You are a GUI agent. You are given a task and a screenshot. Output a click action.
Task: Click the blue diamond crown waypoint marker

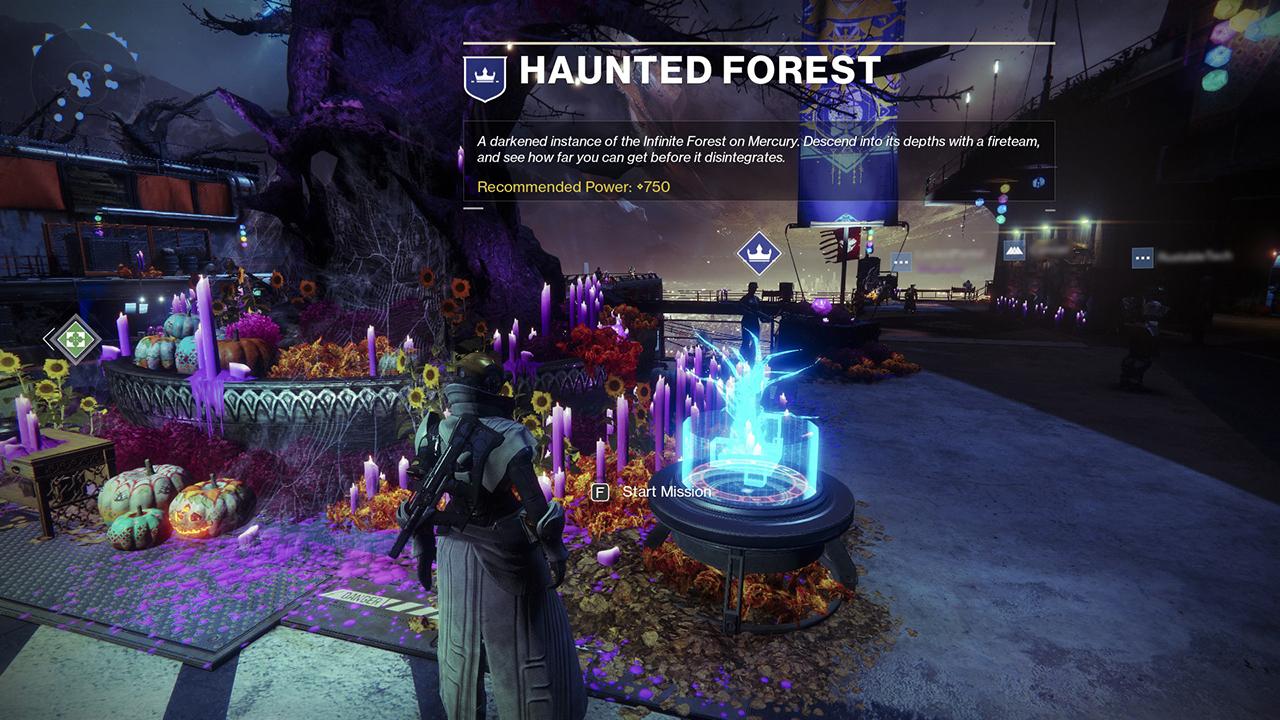click(x=758, y=253)
